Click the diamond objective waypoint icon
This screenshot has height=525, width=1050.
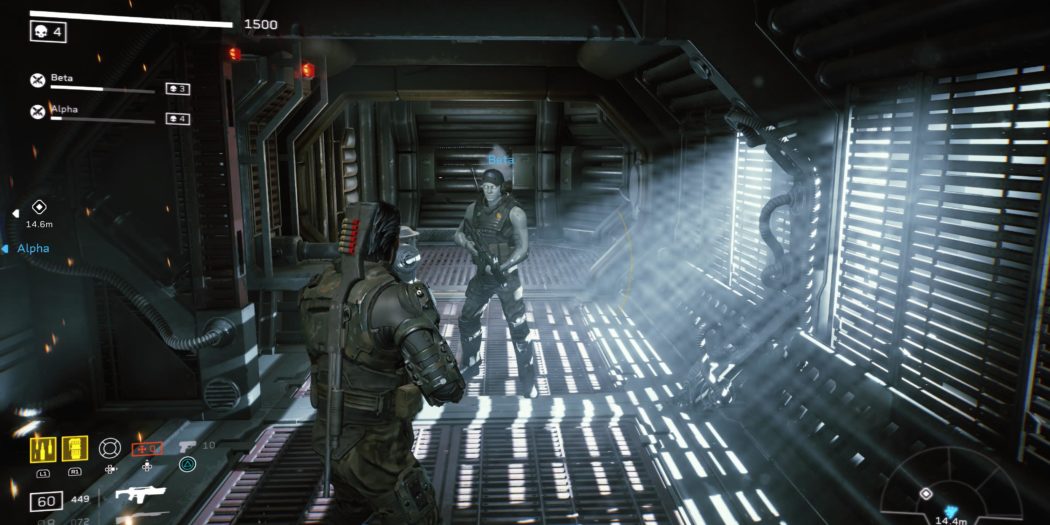click(39, 207)
